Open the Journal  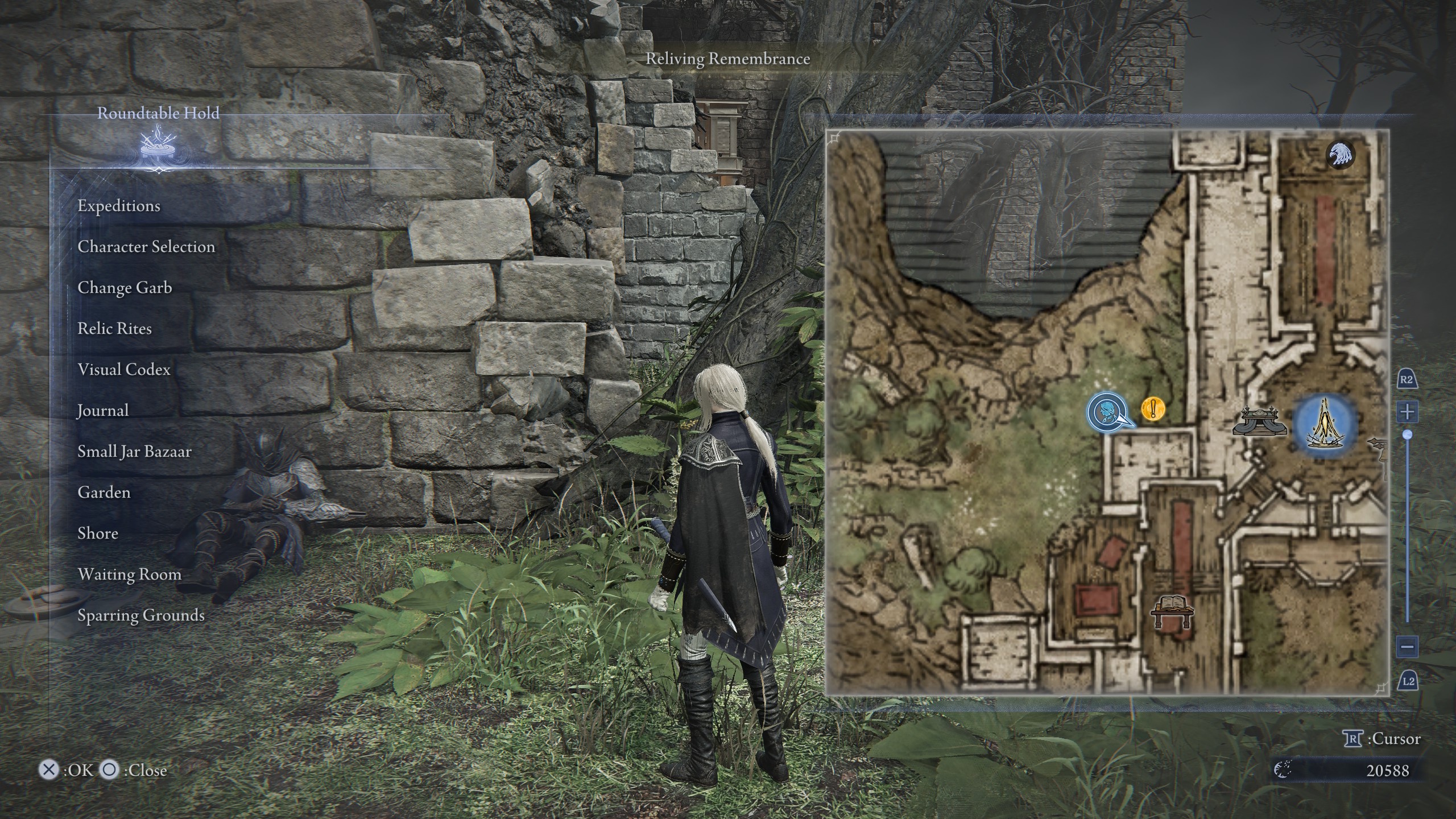(x=102, y=411)
